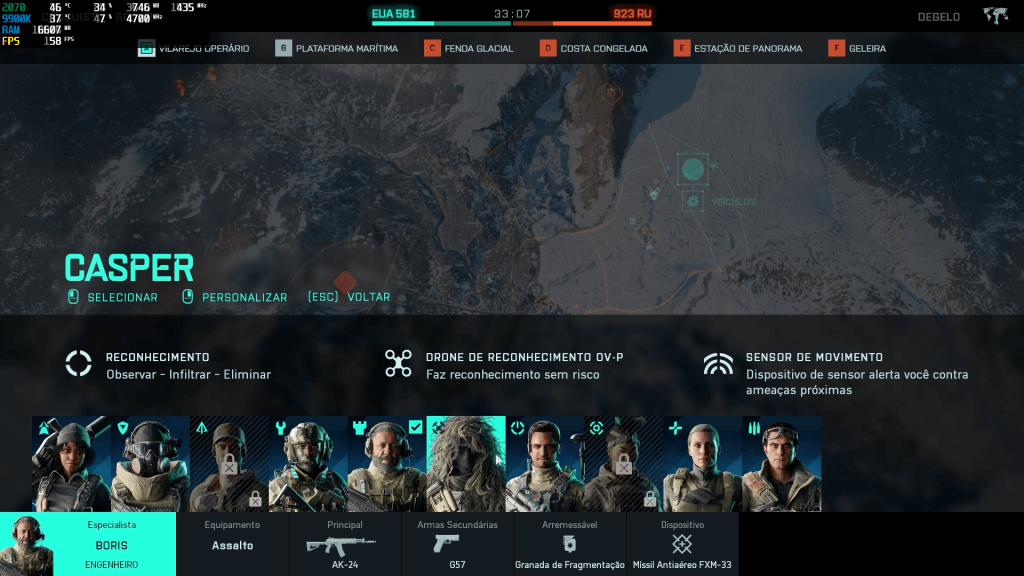The height and width of the screenshot is (576, 1024).
Task: Click the Personalizar option for Casper
Action: [x=244, y=297]
